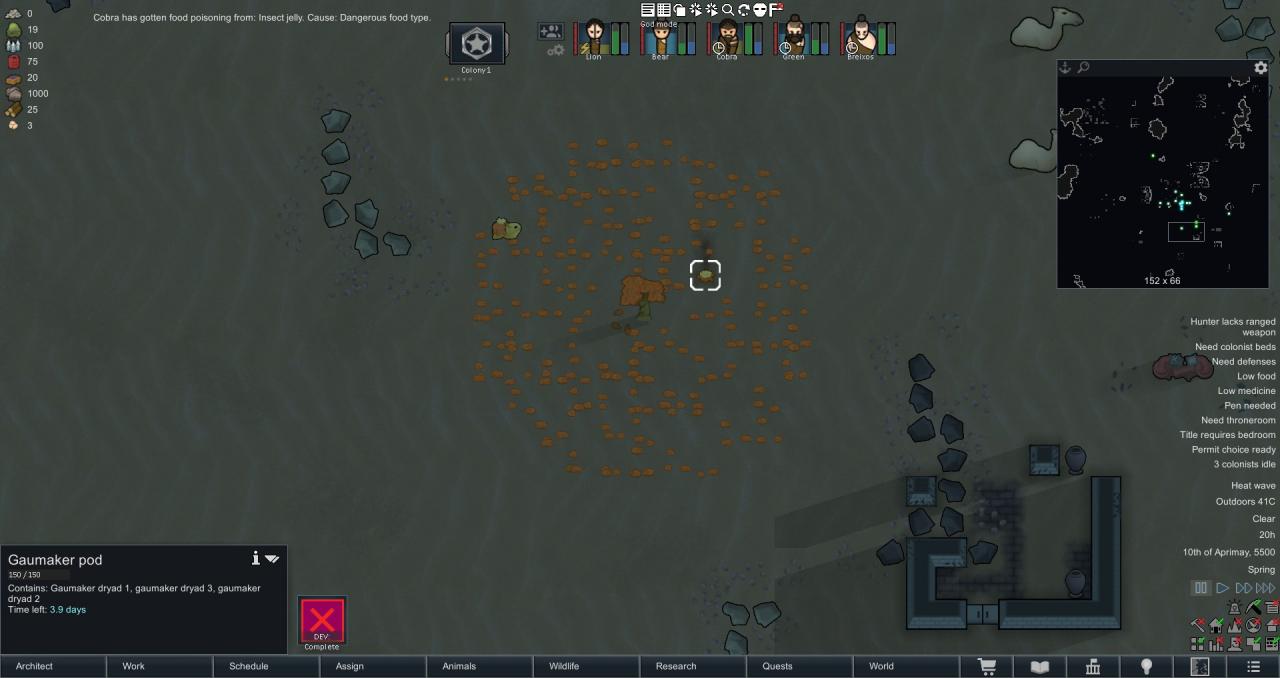View the Wildlife tab

[587, 666]
